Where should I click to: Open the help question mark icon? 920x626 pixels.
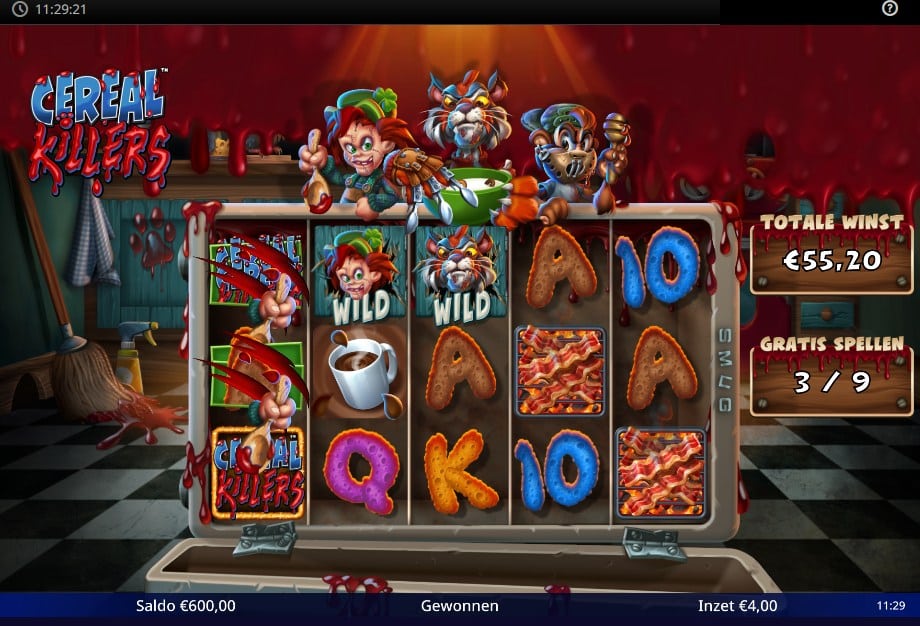coord(890,9)
